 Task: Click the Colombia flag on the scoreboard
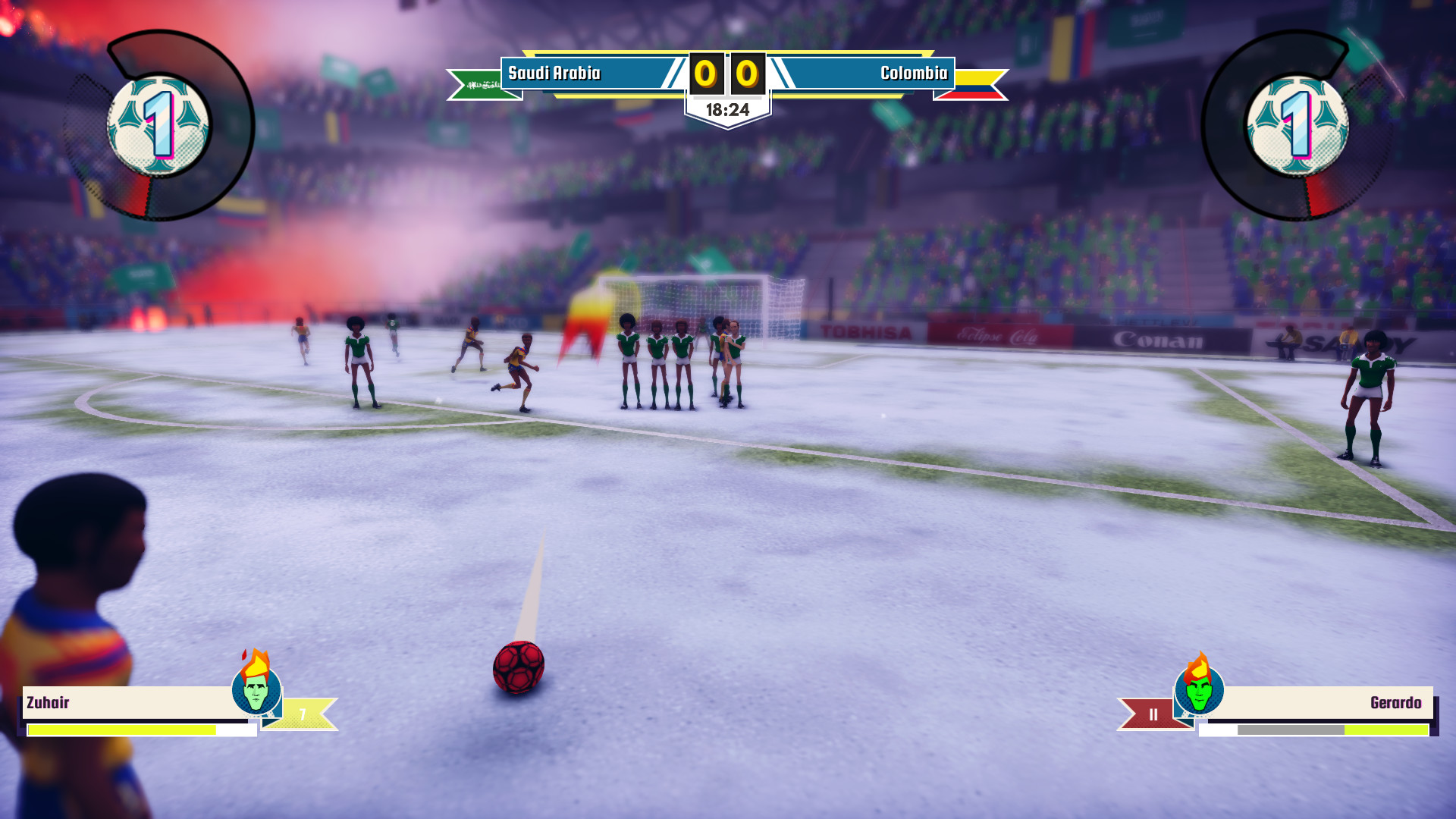[974, 86]
